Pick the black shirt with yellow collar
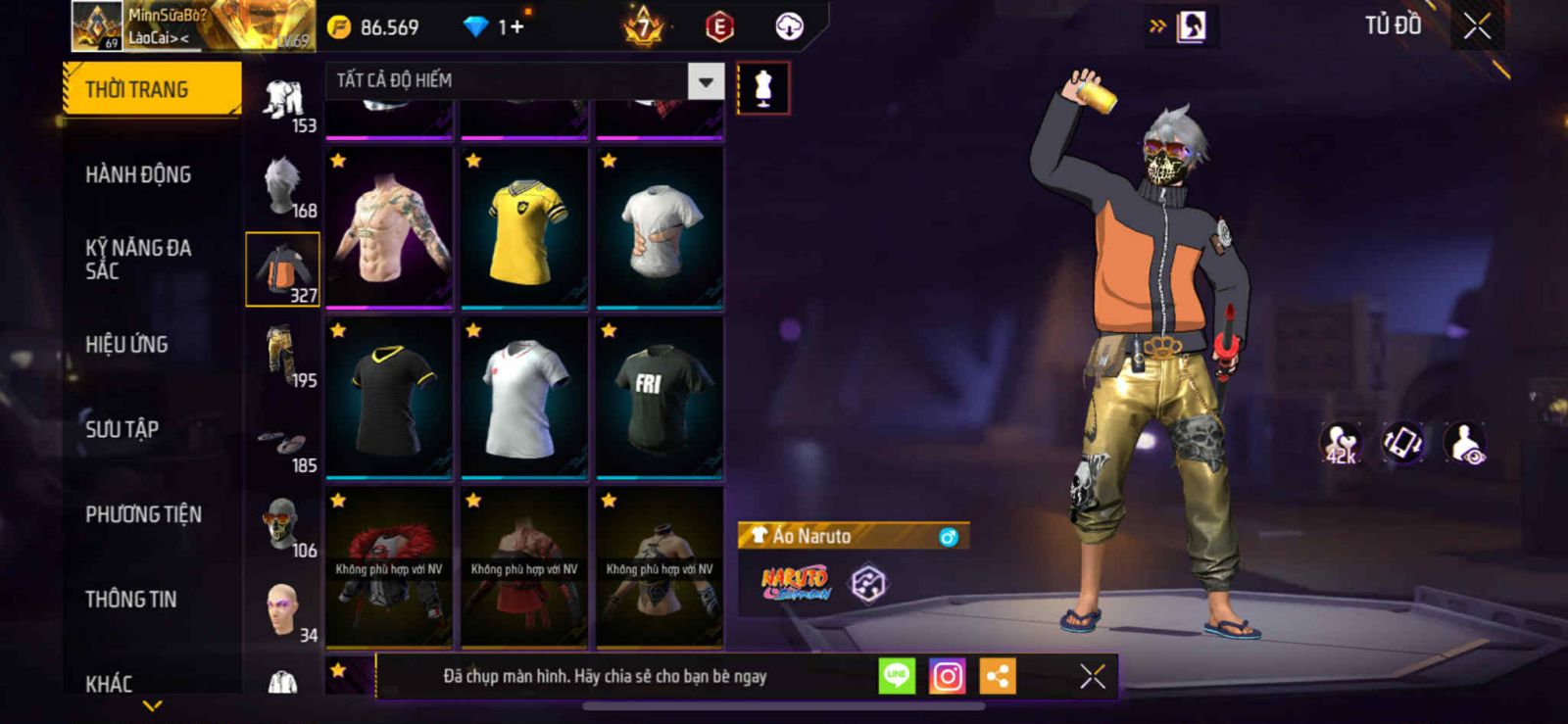1568x724 pixels. (389, 398)
